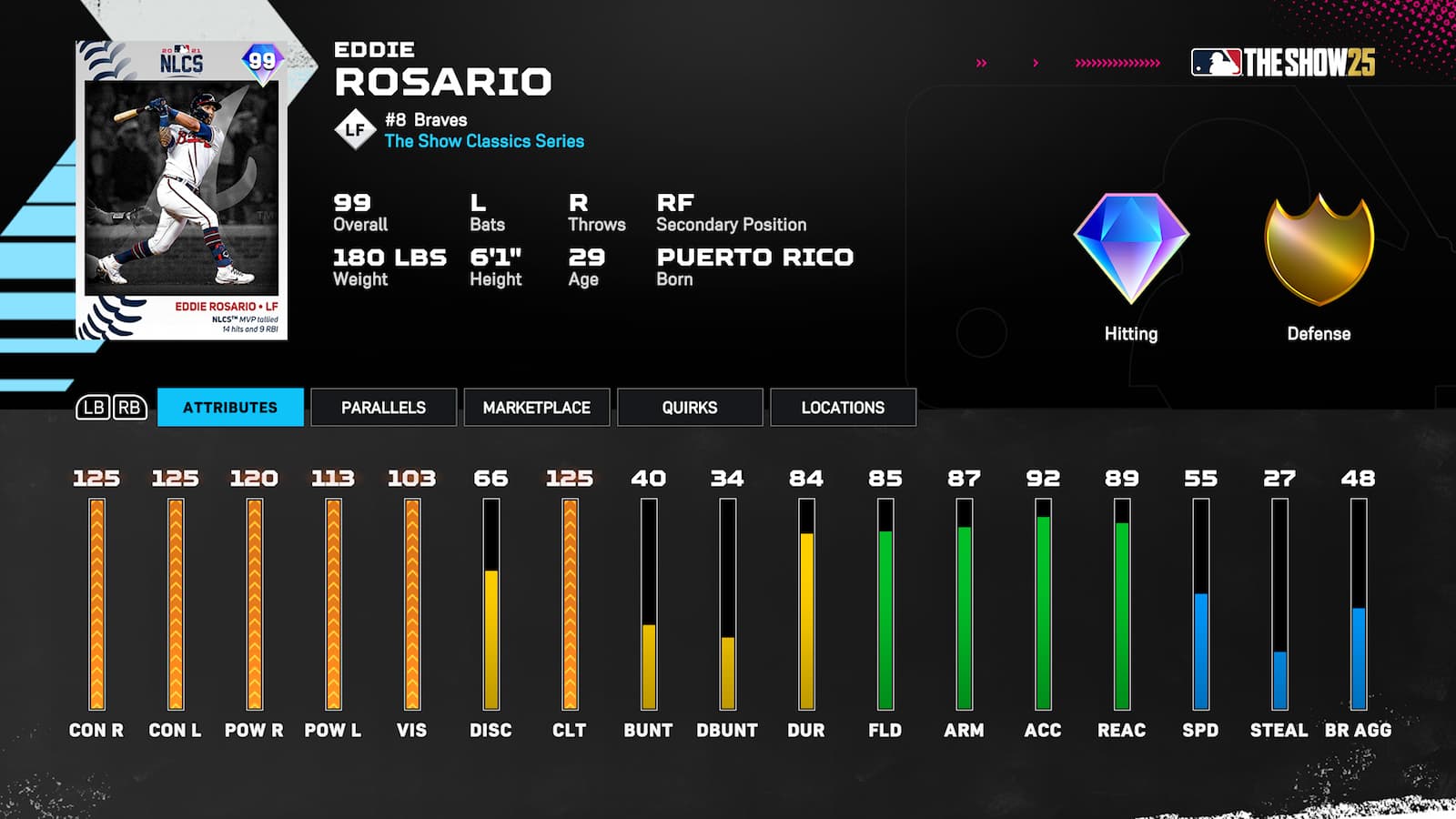
Task: Click the Hitting diamond gem icon
Action: [x=1130, y=244]
